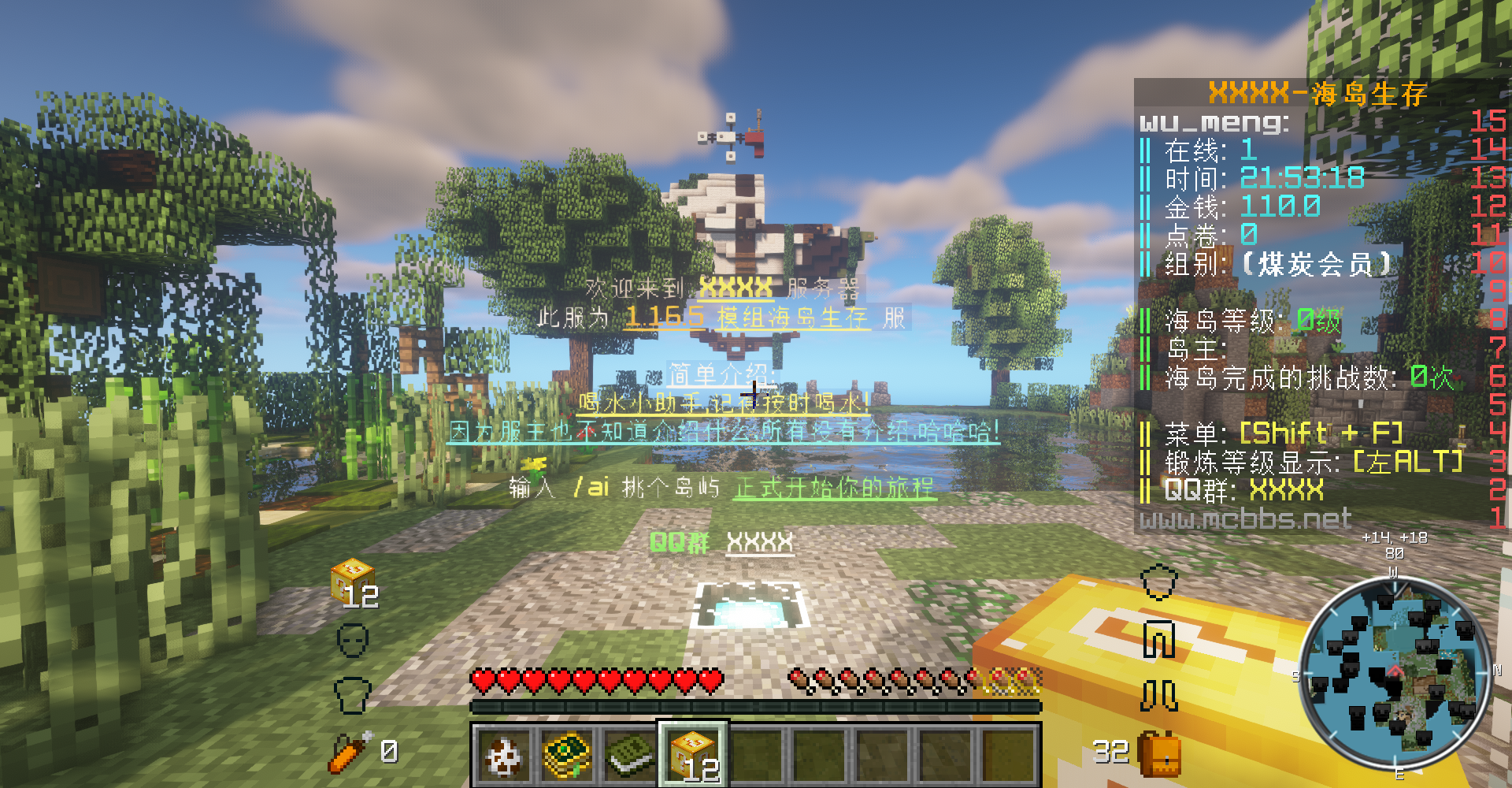Click the circular minimap
The height and width of the screenshot is (788, 1512).
(1395, 675)
